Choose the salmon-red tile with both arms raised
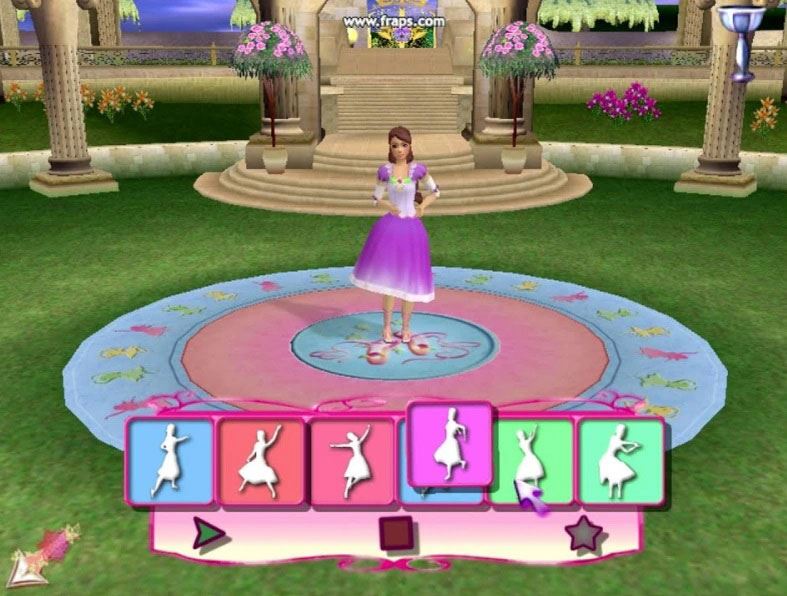Viewport: 787px width, 596px height. coord(261,461)
